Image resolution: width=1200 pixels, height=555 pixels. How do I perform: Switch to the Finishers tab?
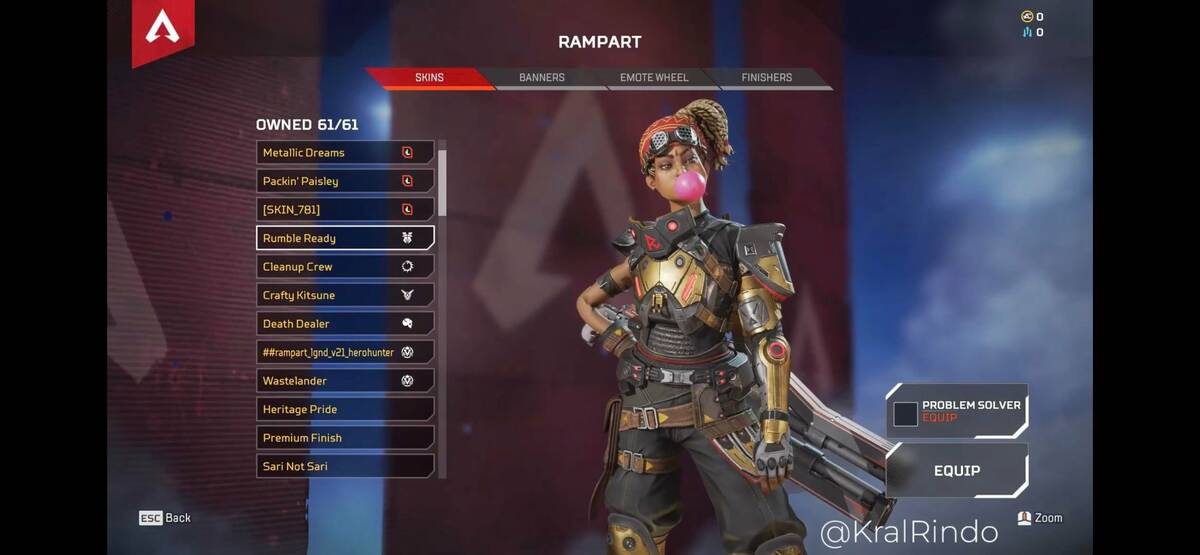pos(766,78)
